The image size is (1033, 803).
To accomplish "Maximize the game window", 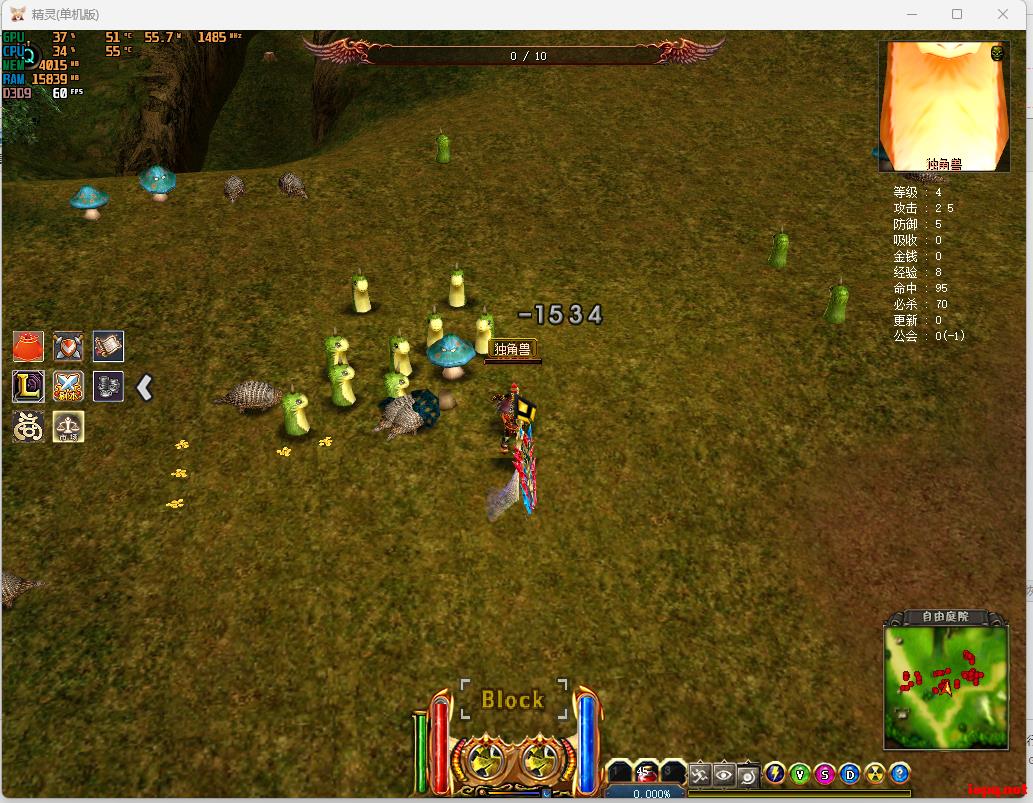I will coord(957,14).
